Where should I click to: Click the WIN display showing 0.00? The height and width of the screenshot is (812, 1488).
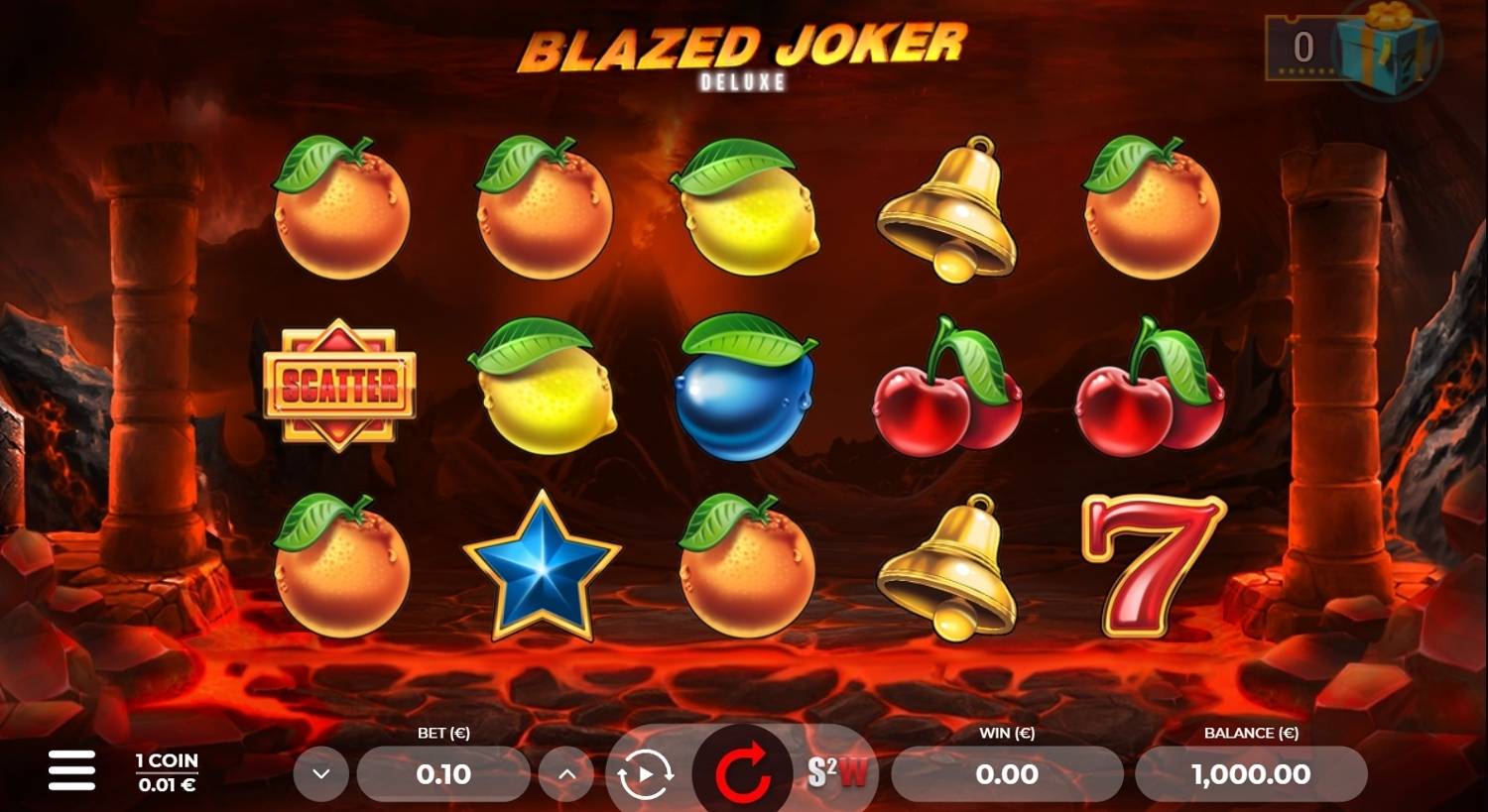pos(1006,774)
